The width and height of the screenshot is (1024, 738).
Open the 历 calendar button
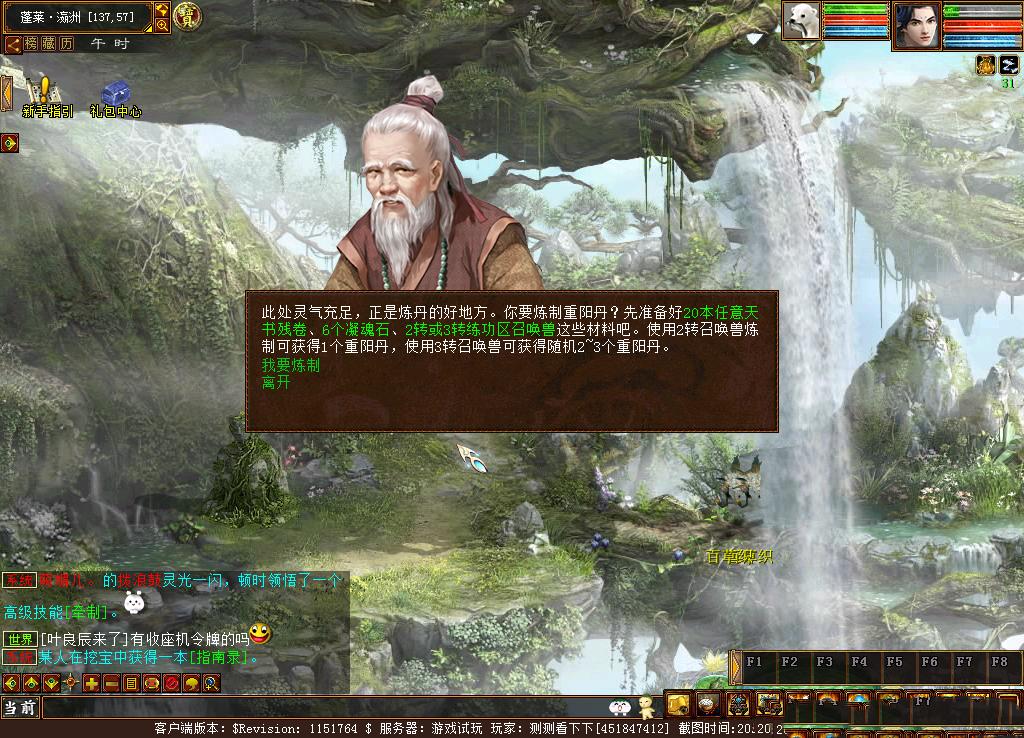point(66,44)
